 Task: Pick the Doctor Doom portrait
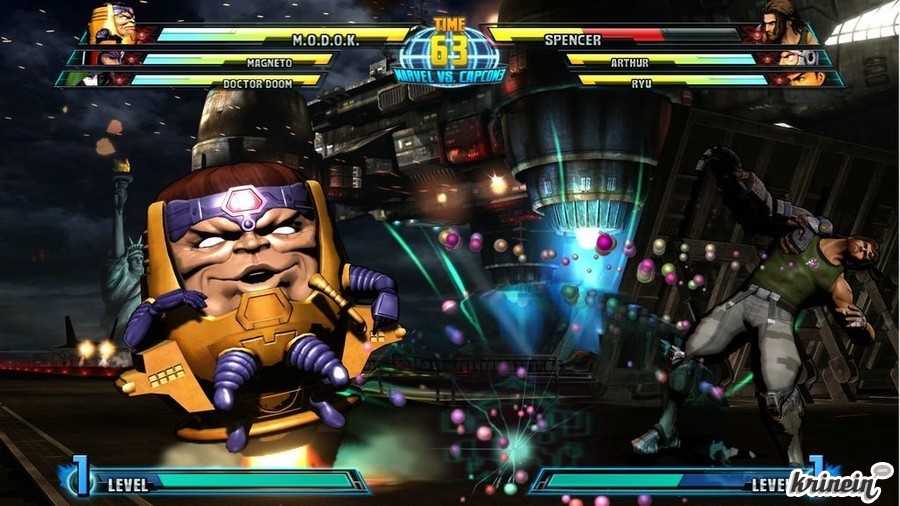[92, 79]
